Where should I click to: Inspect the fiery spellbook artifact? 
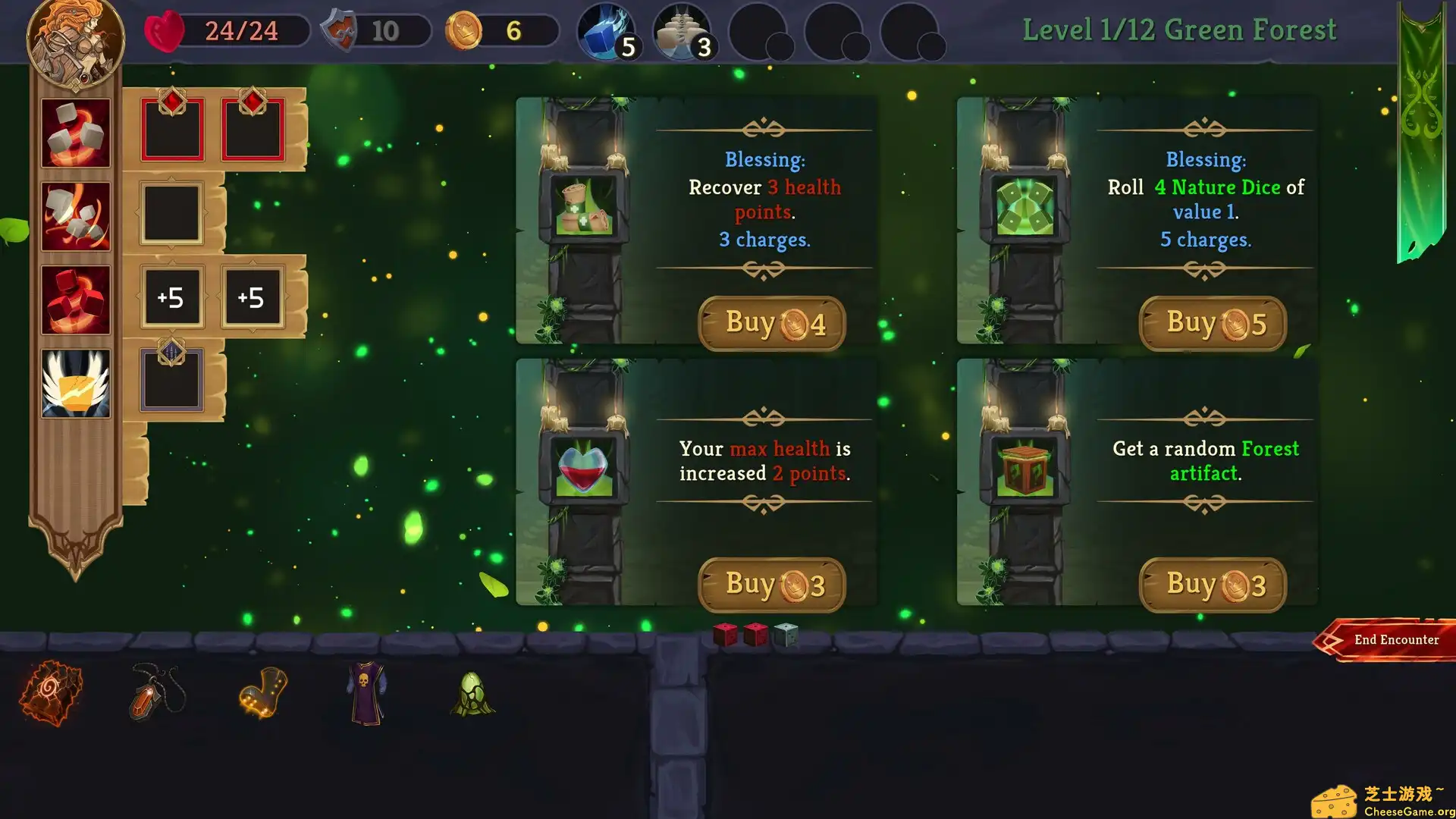(51, 692)
